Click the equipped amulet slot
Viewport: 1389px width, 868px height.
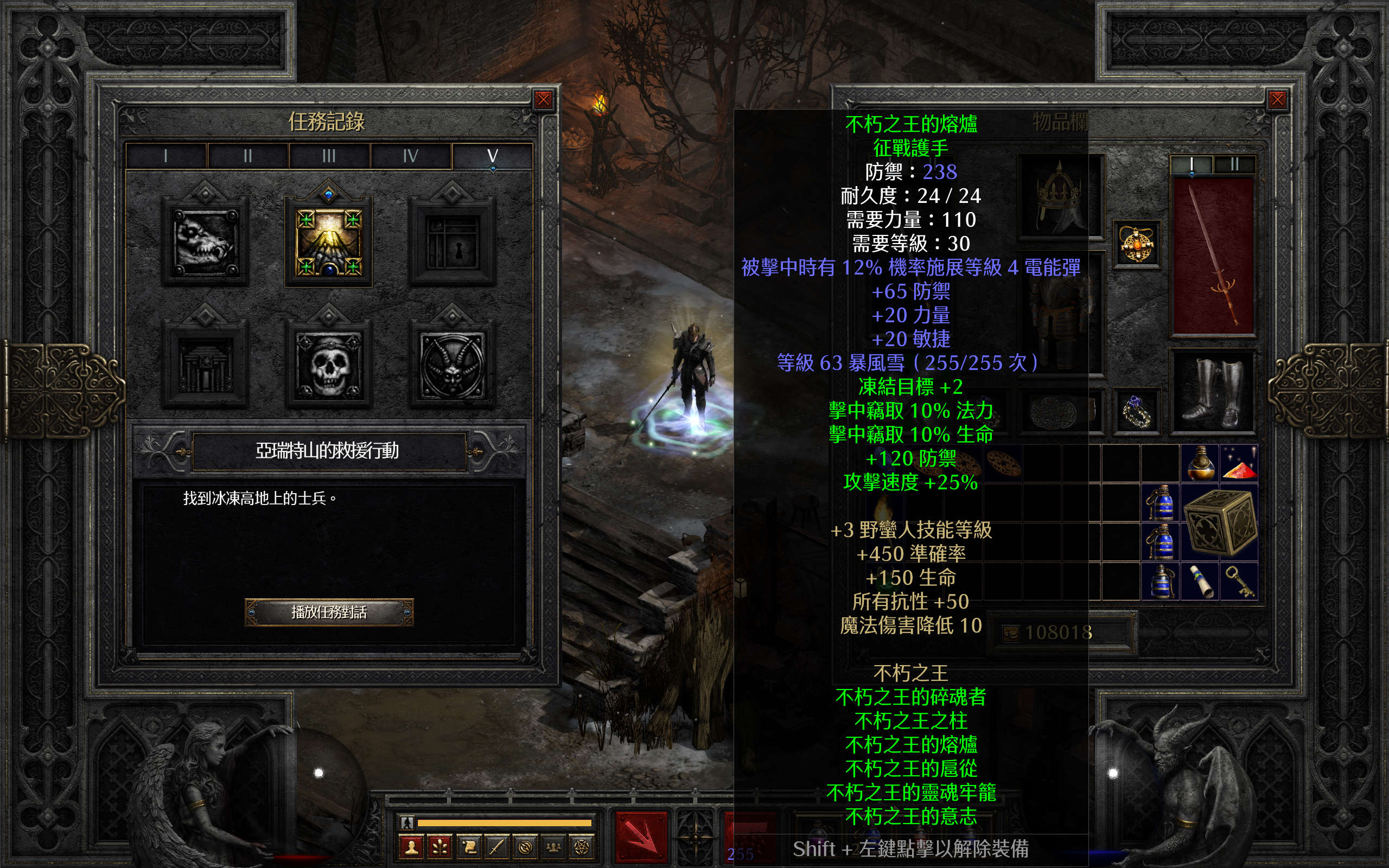[x=1137, y=244]
